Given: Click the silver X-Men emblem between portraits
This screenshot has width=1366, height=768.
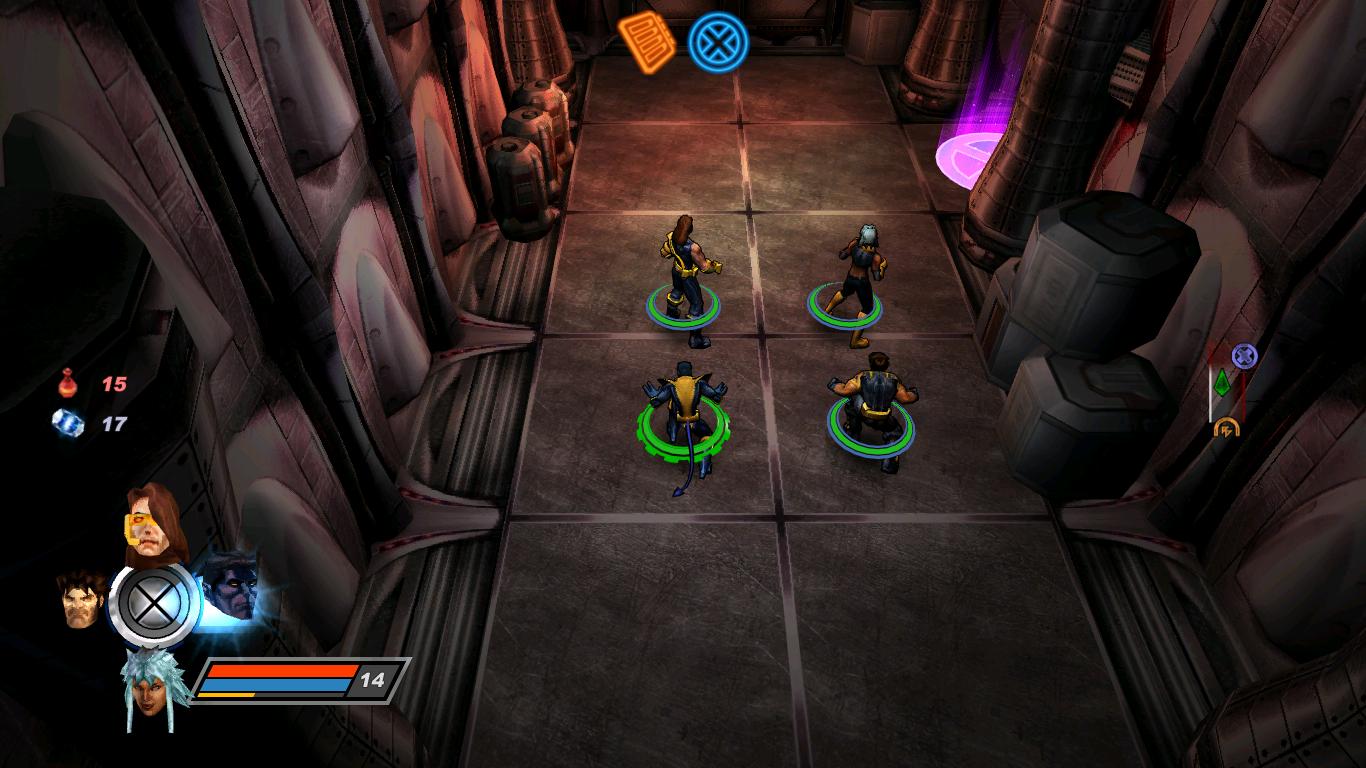Looking at the screenshot, I should click(154, 603).
